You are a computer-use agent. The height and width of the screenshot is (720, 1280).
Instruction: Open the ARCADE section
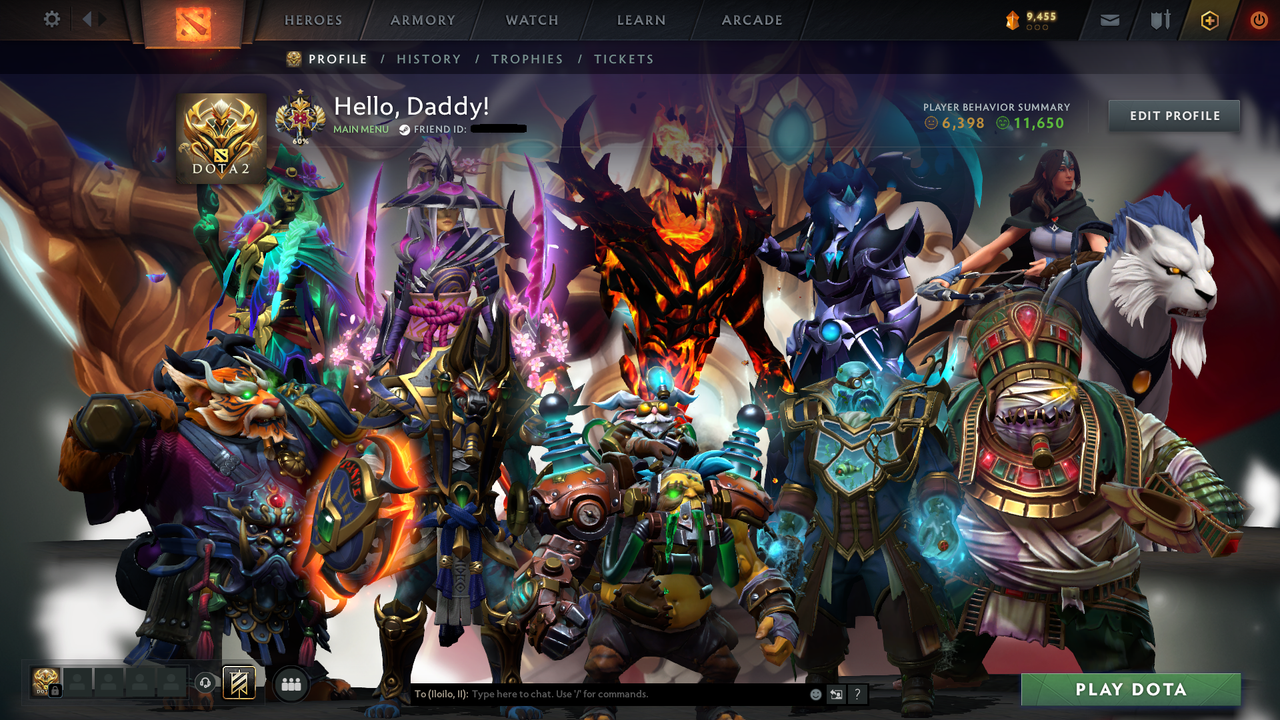point(751,20)
